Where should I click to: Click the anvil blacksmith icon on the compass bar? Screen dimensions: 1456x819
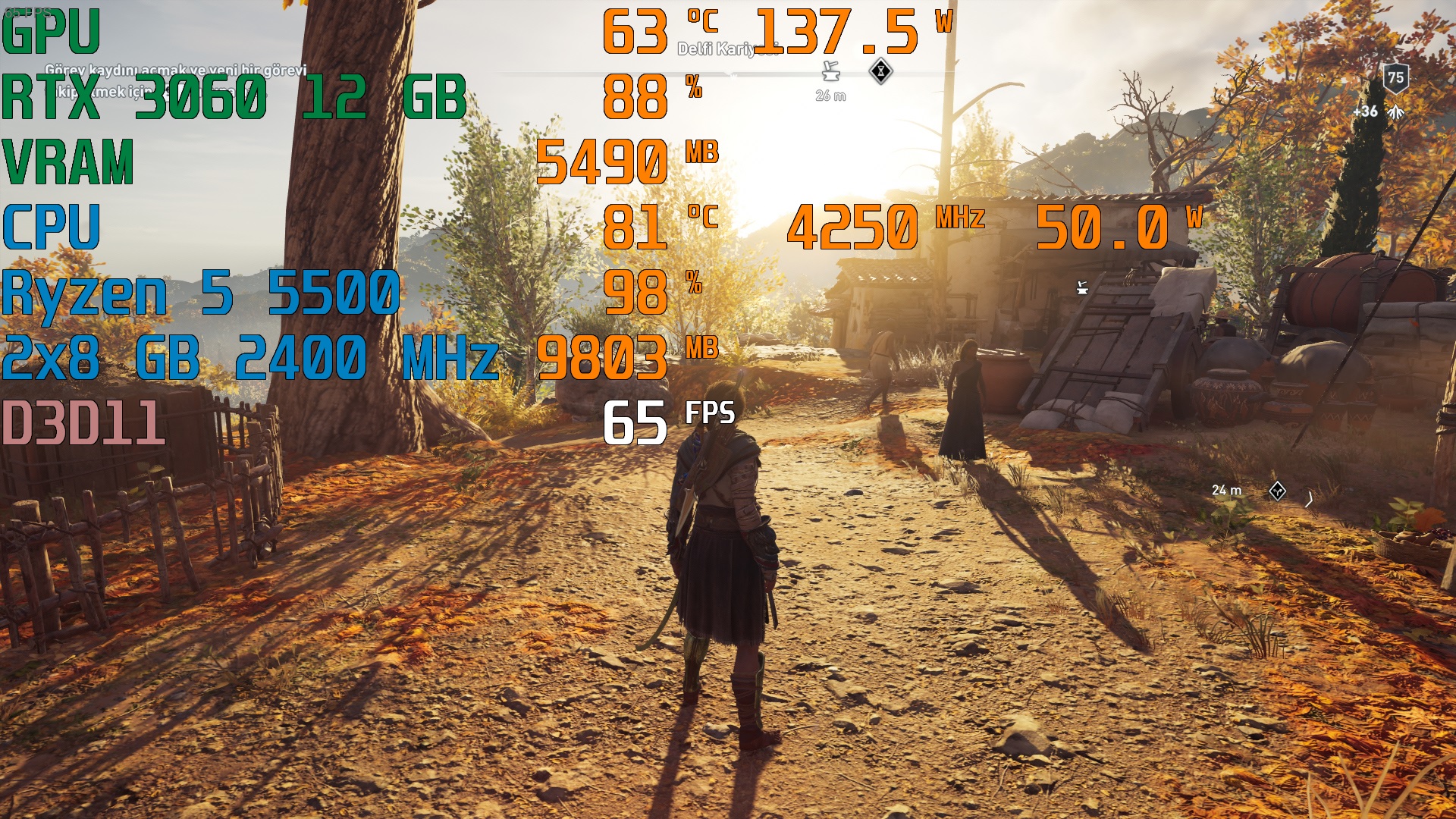[x=831, y=72]
